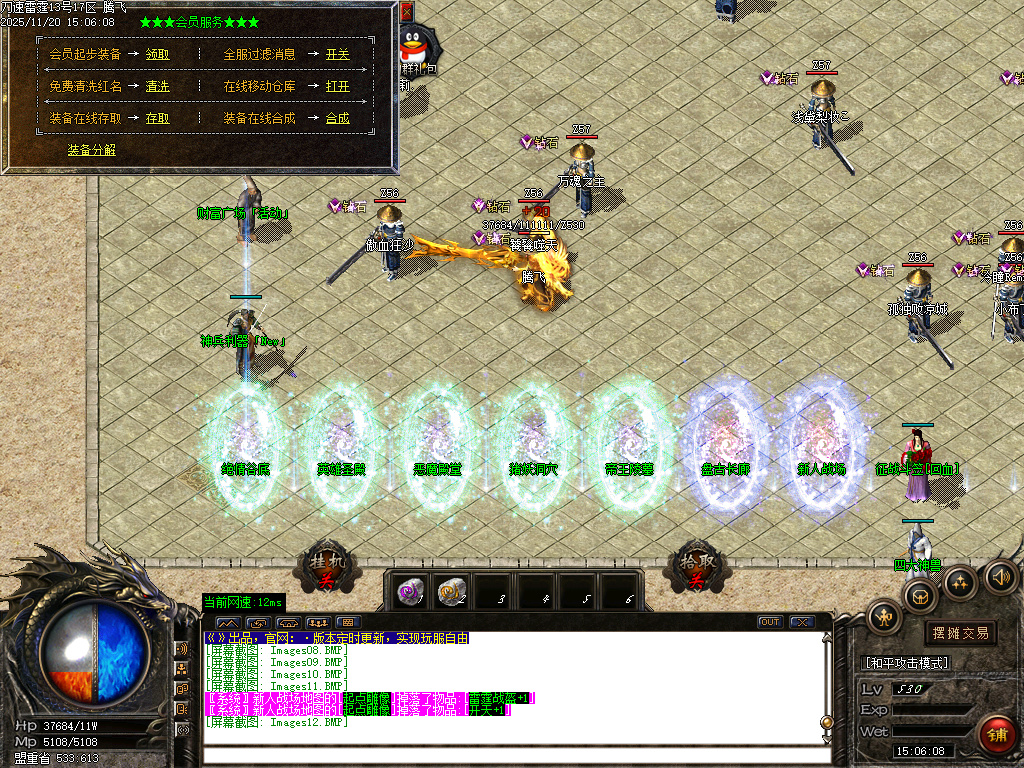
Task: Click the 清洗 red-name cleansing link
Action: coord(157,87)
